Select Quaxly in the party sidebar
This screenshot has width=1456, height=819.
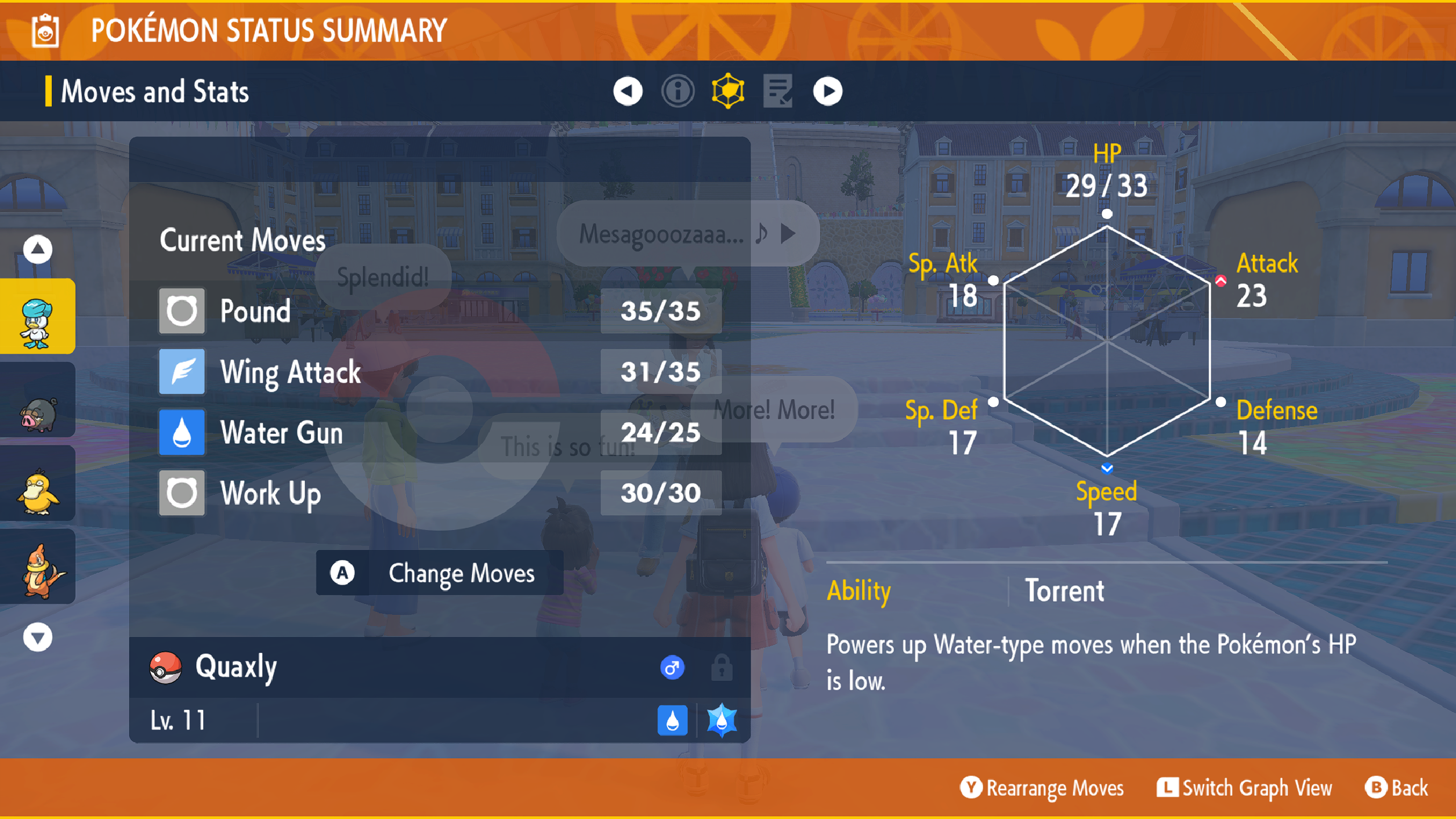tap(38, 316)
